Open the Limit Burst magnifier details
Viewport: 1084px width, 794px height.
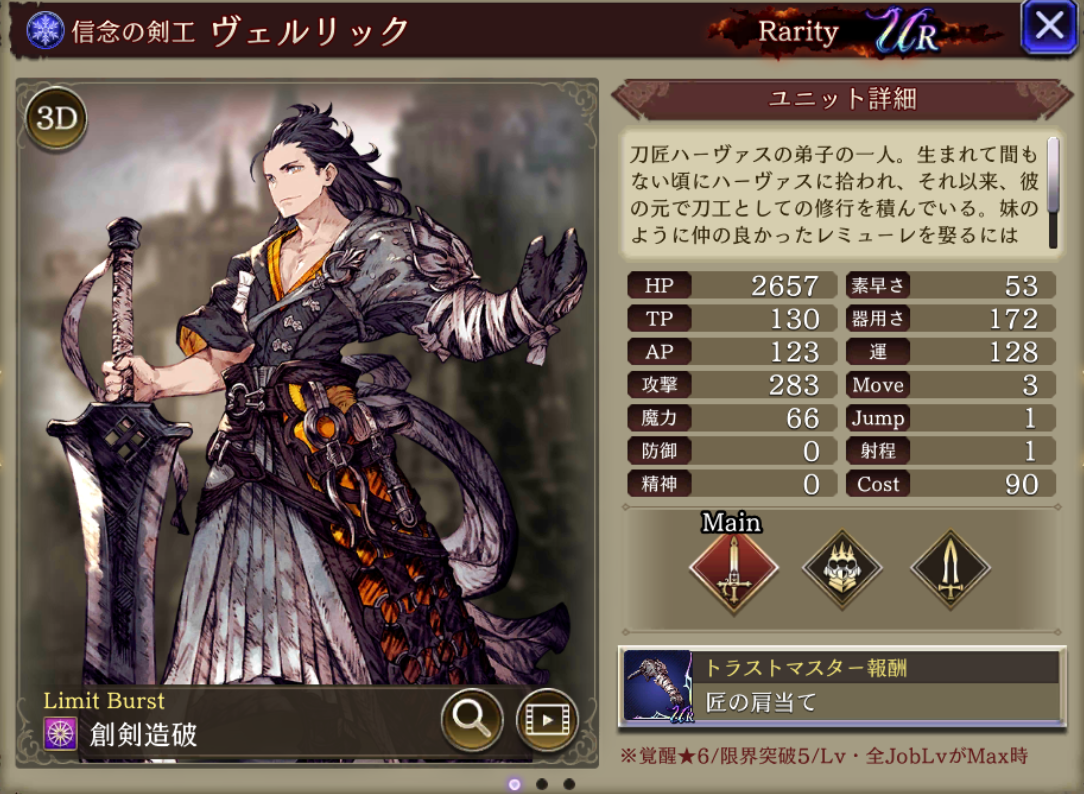(x=471, y=717)
